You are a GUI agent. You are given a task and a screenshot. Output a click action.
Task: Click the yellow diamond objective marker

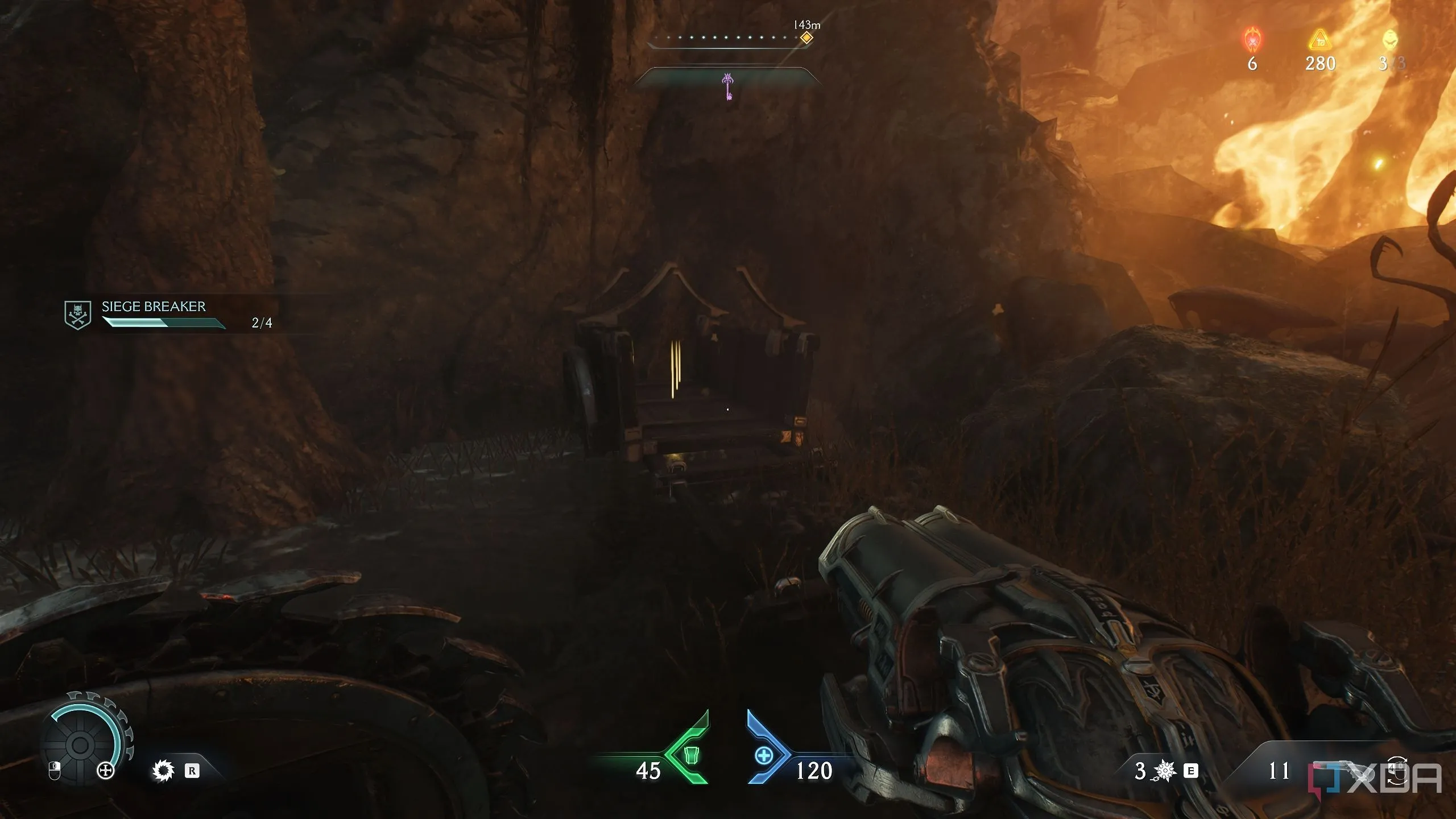[x=806, y=38]
